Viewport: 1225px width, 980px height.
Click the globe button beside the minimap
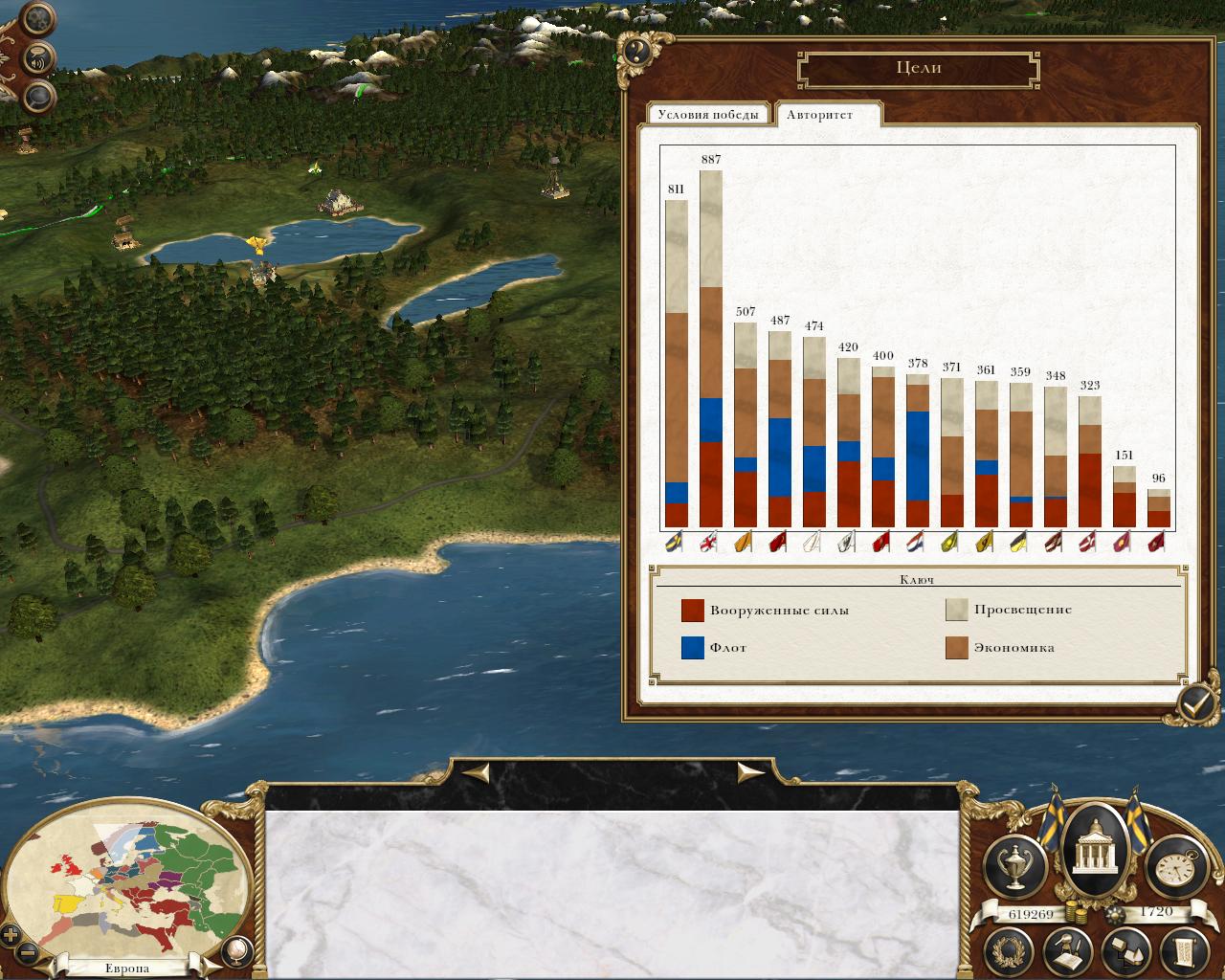coord(235,949)
